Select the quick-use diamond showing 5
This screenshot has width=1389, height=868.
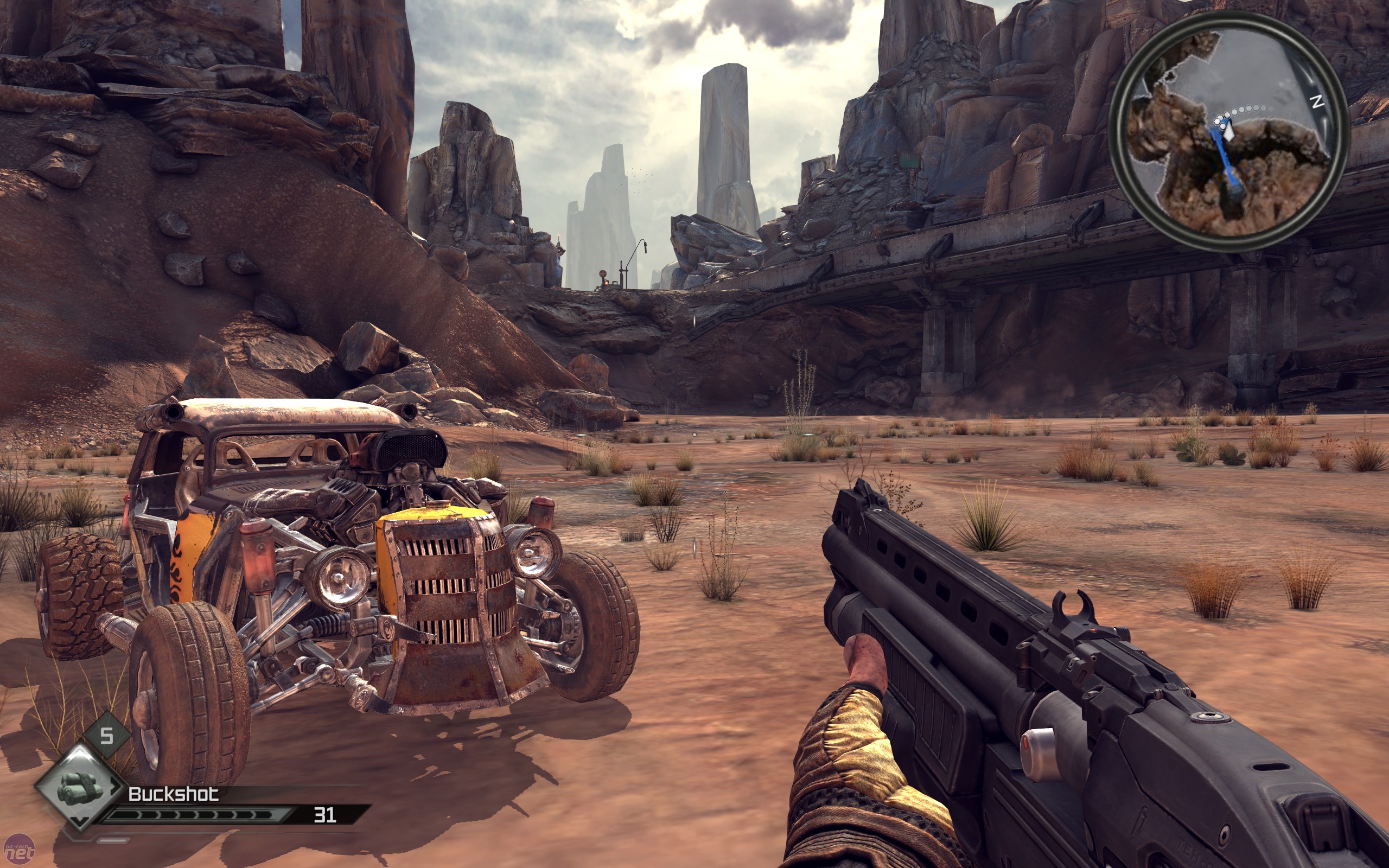[x=107, y=736]
